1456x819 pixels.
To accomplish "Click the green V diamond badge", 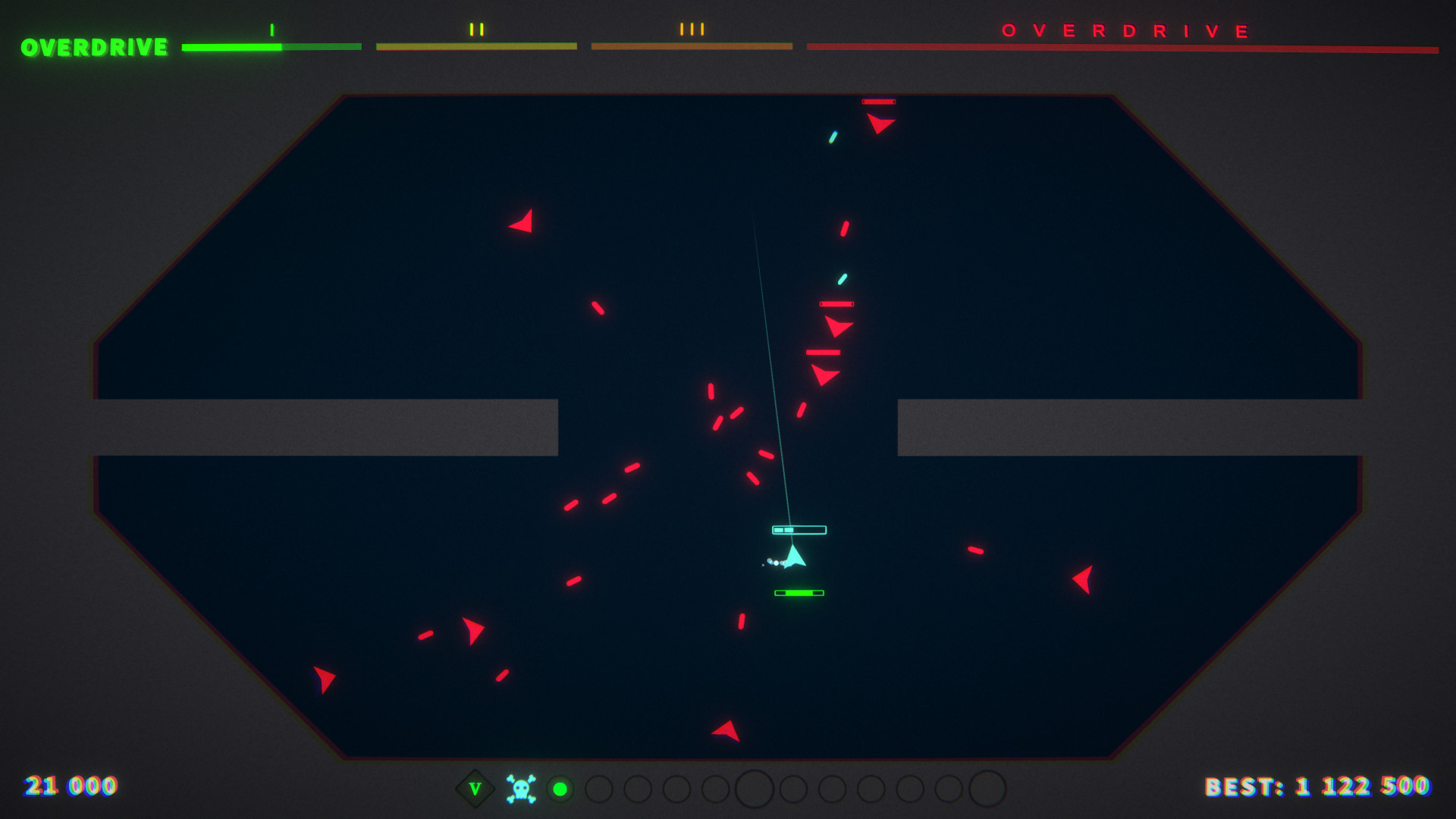I will pyautogui.click(x=475, y=789).
